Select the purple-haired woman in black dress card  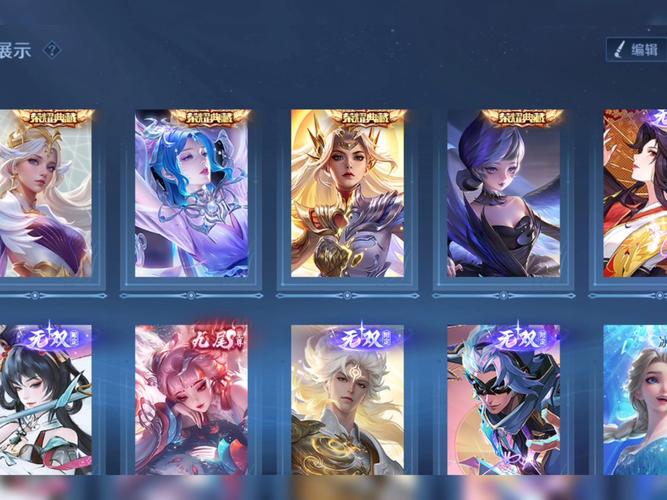503,195
